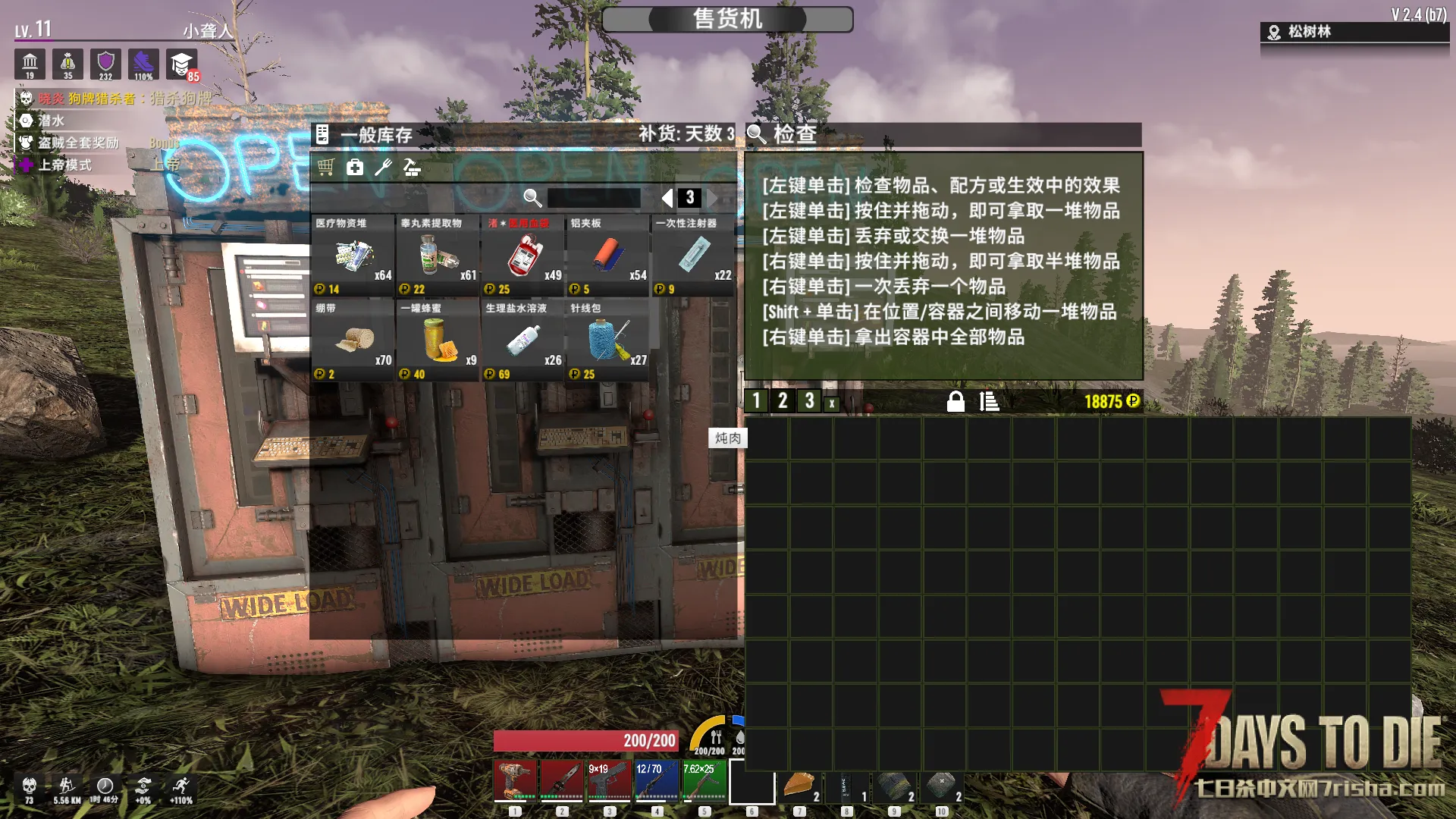The width and height of the screenshot is (1456, 819).
Task: Select the impact drill hotbar slot
Action: pos(515,781)
